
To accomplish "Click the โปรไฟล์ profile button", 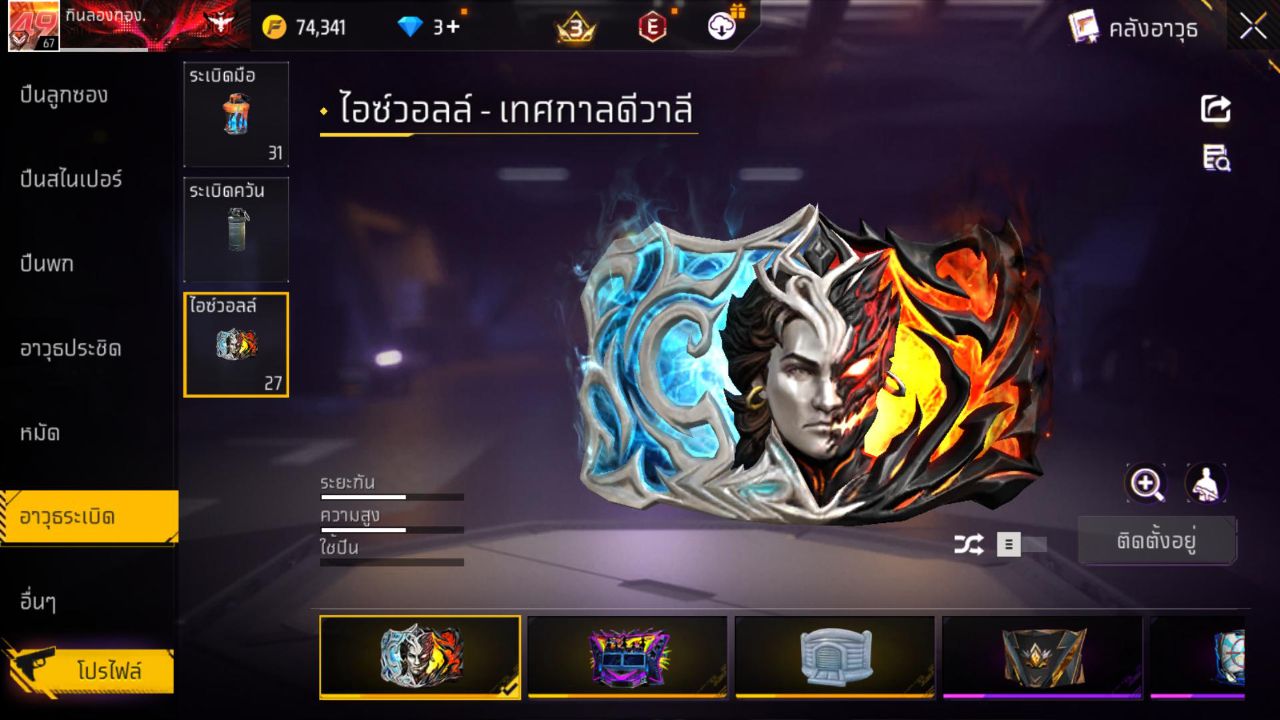I will pyautogui.click(x=108, y=670).
